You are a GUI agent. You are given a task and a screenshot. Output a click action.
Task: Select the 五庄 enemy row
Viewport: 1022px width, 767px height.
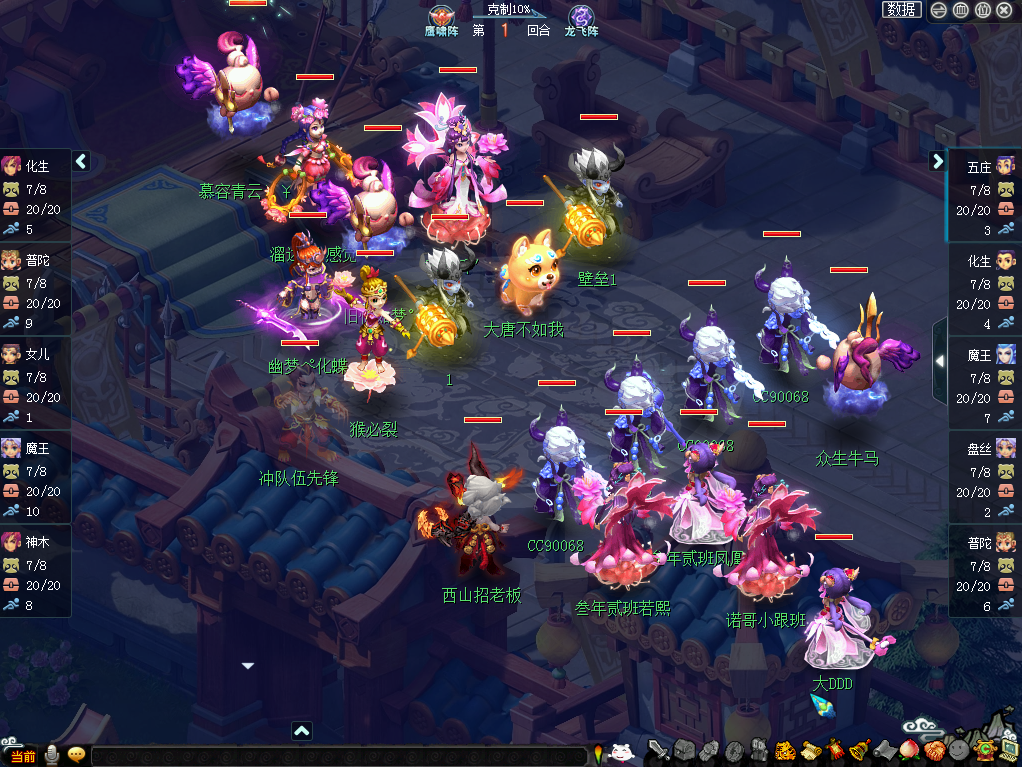click(x=985, y=197)
